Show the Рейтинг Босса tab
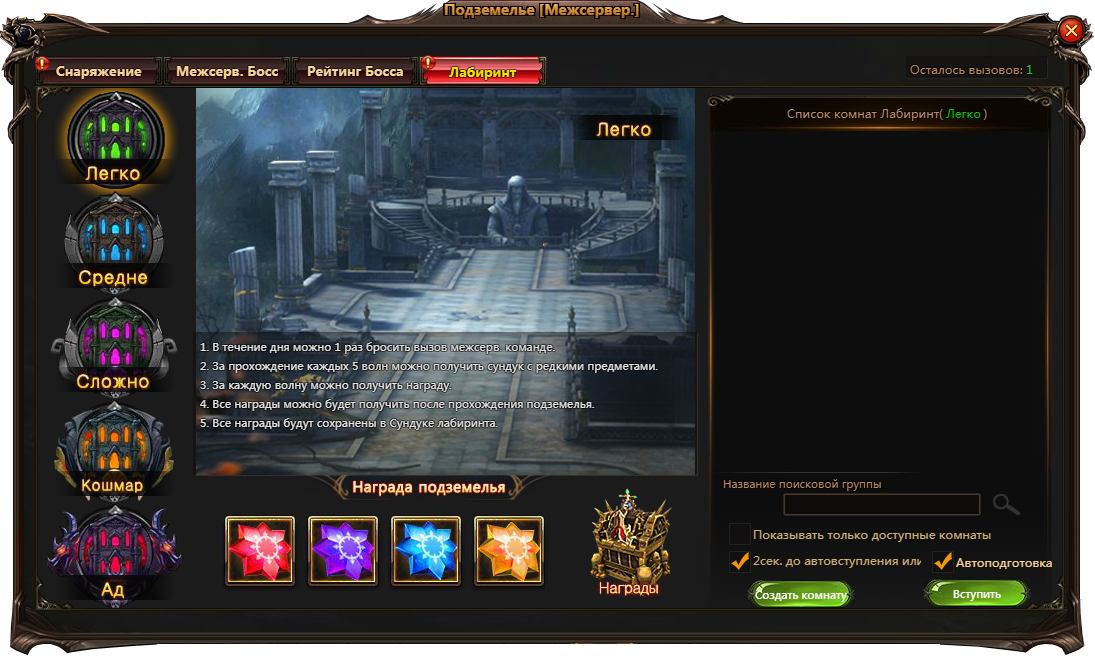 coord(355,71)
